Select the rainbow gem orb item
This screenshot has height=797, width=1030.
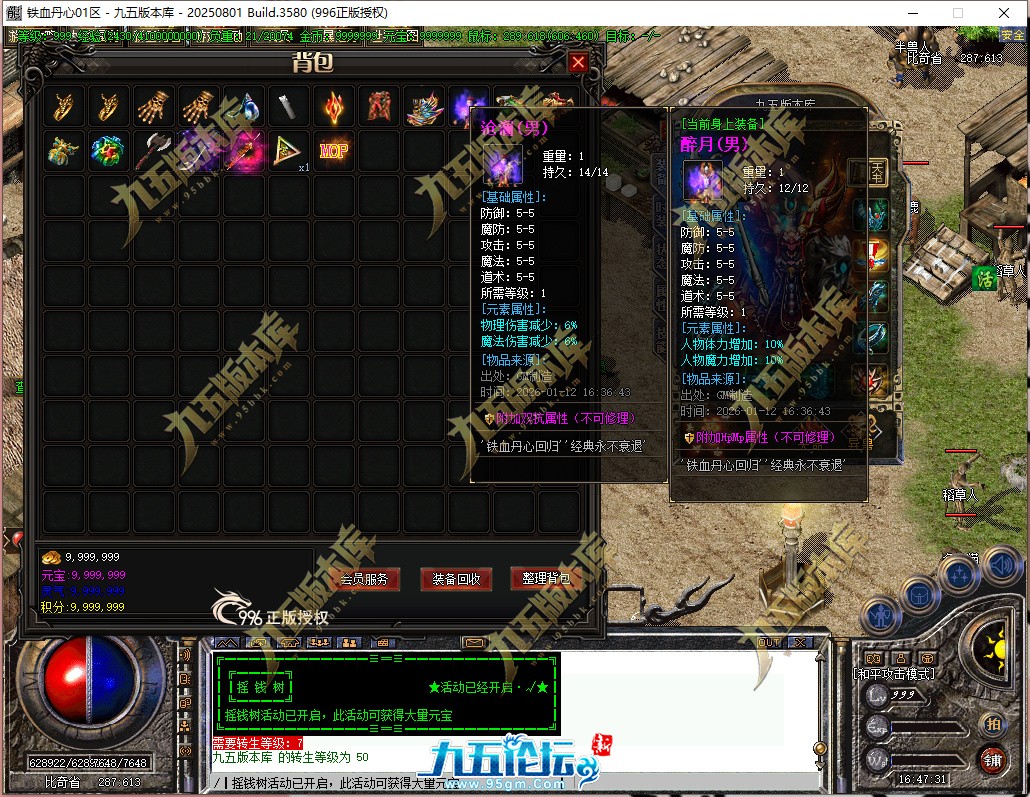coord(108,150)
